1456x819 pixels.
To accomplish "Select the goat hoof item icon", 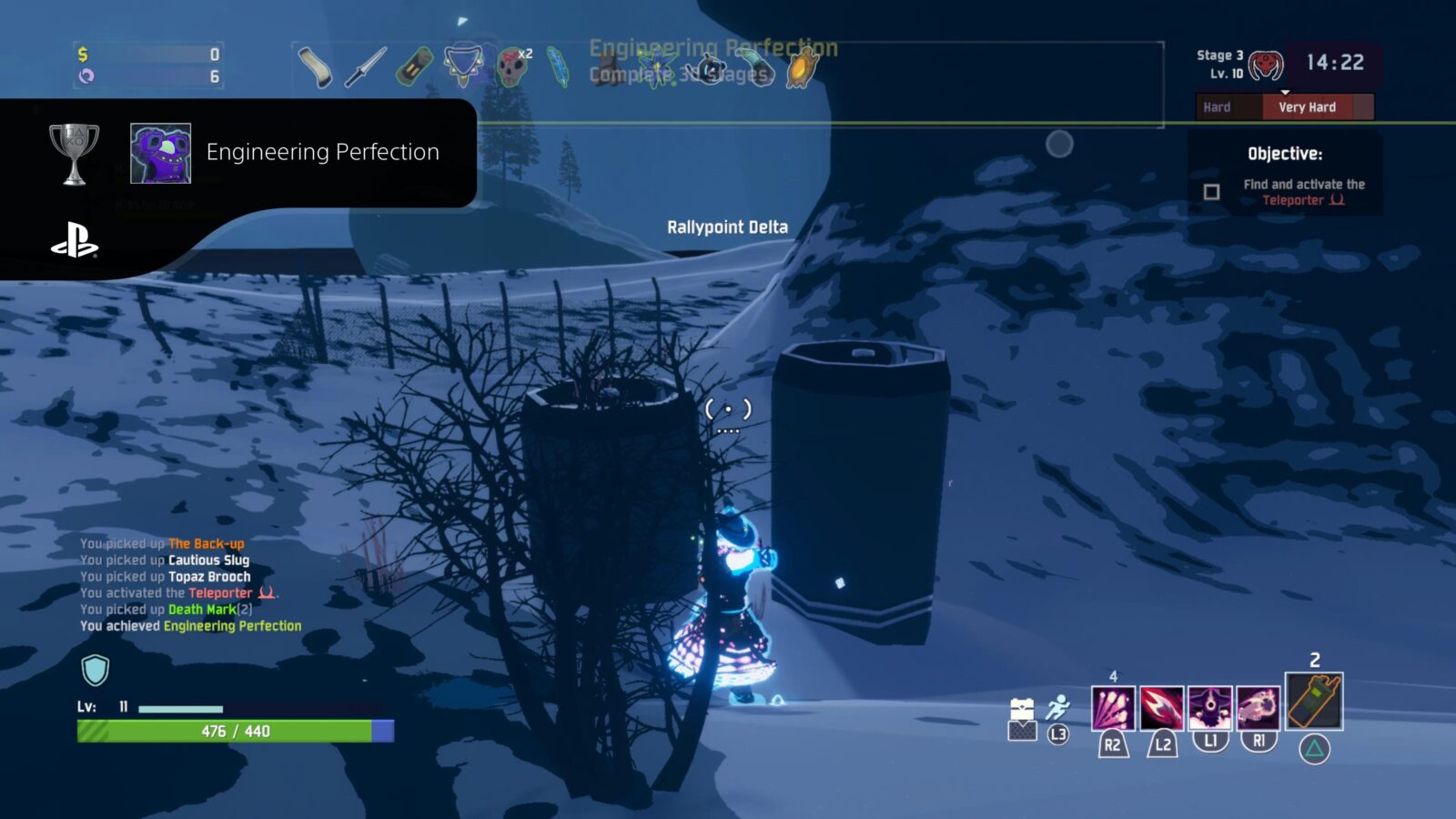I will [315, 67].
